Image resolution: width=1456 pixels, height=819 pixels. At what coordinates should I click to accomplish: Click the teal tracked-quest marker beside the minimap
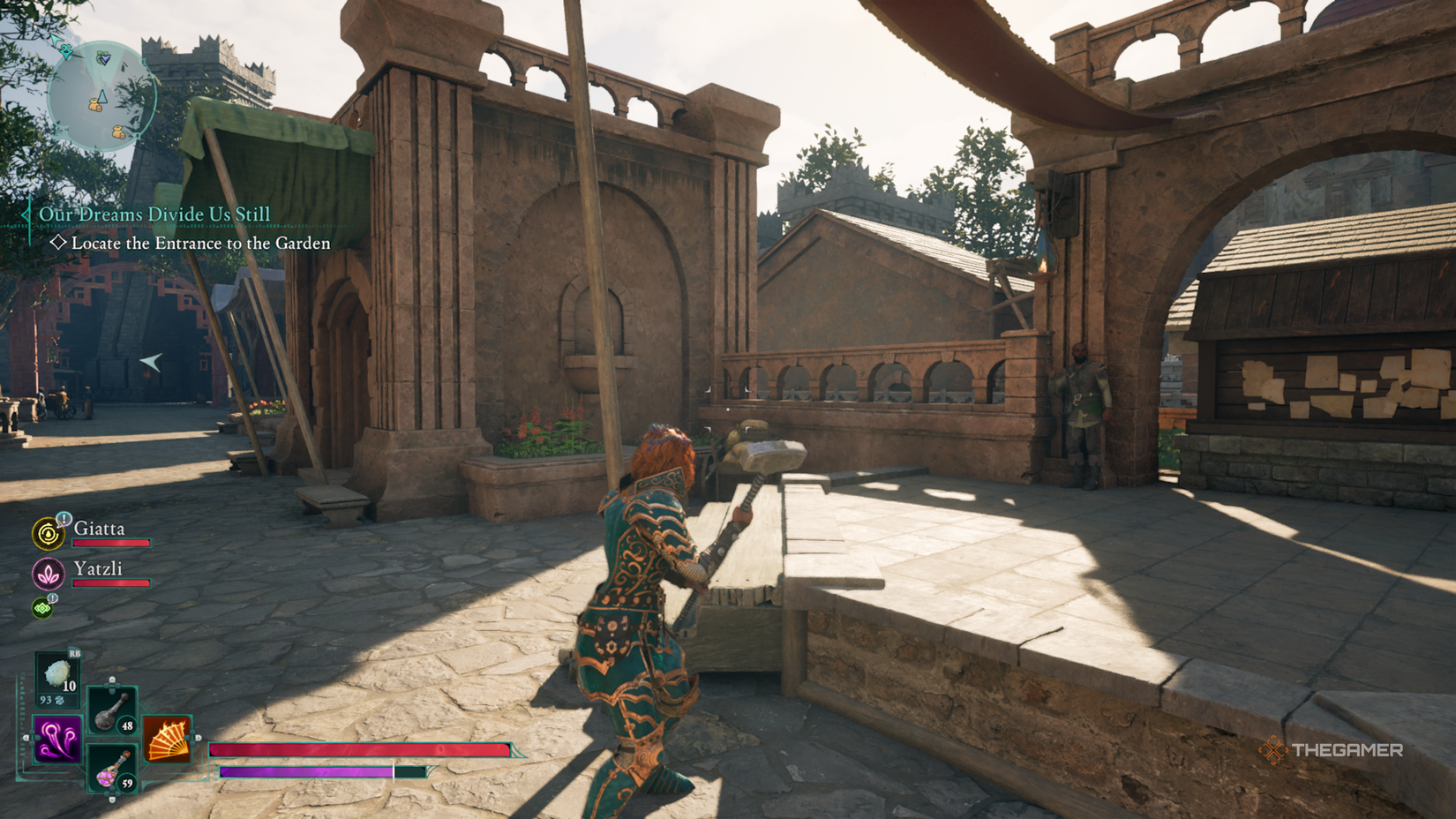click(66, 52)
